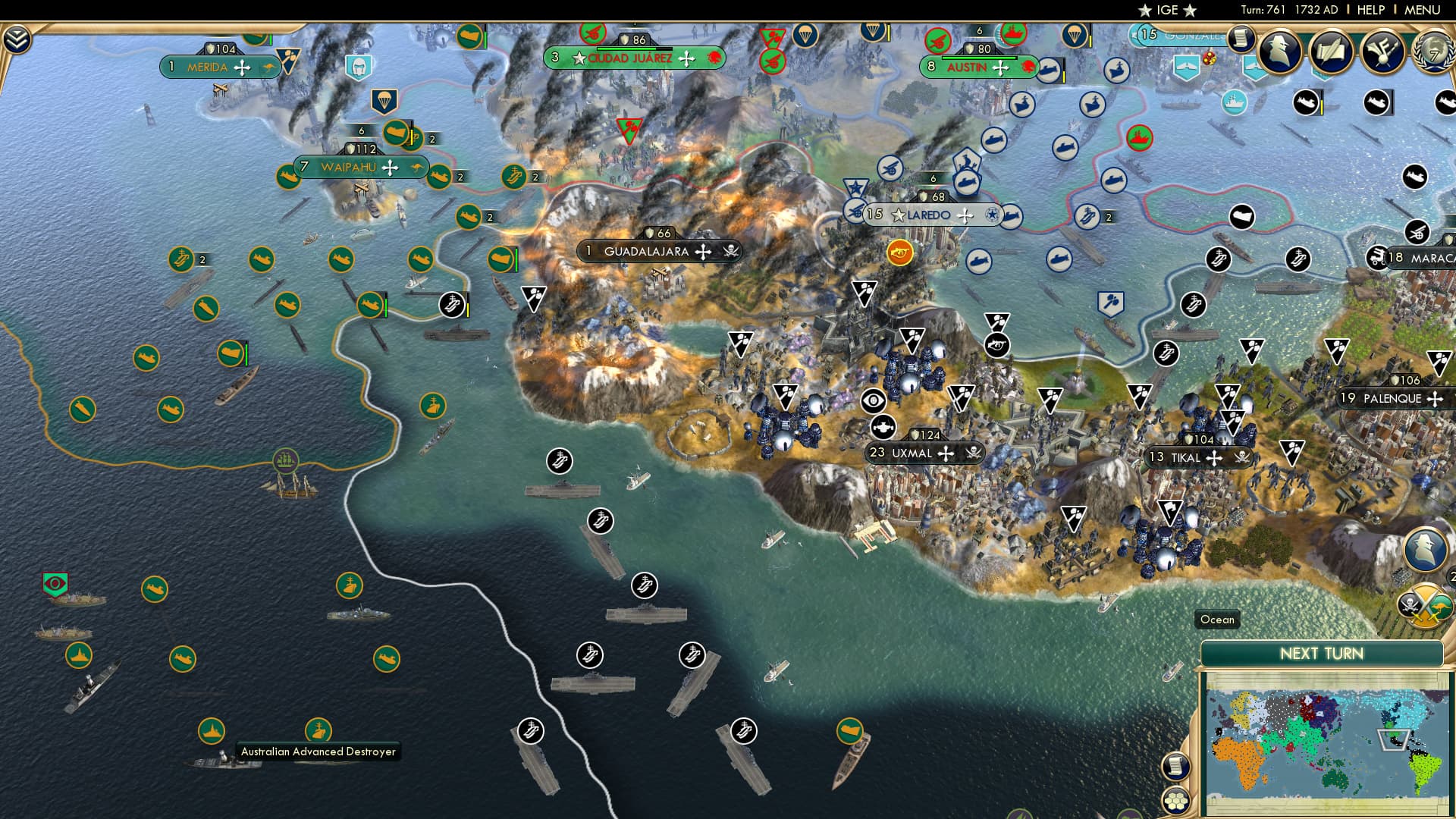Open the notifications scroll icon top right
1456x819 pixels.
pos(1241,38)
